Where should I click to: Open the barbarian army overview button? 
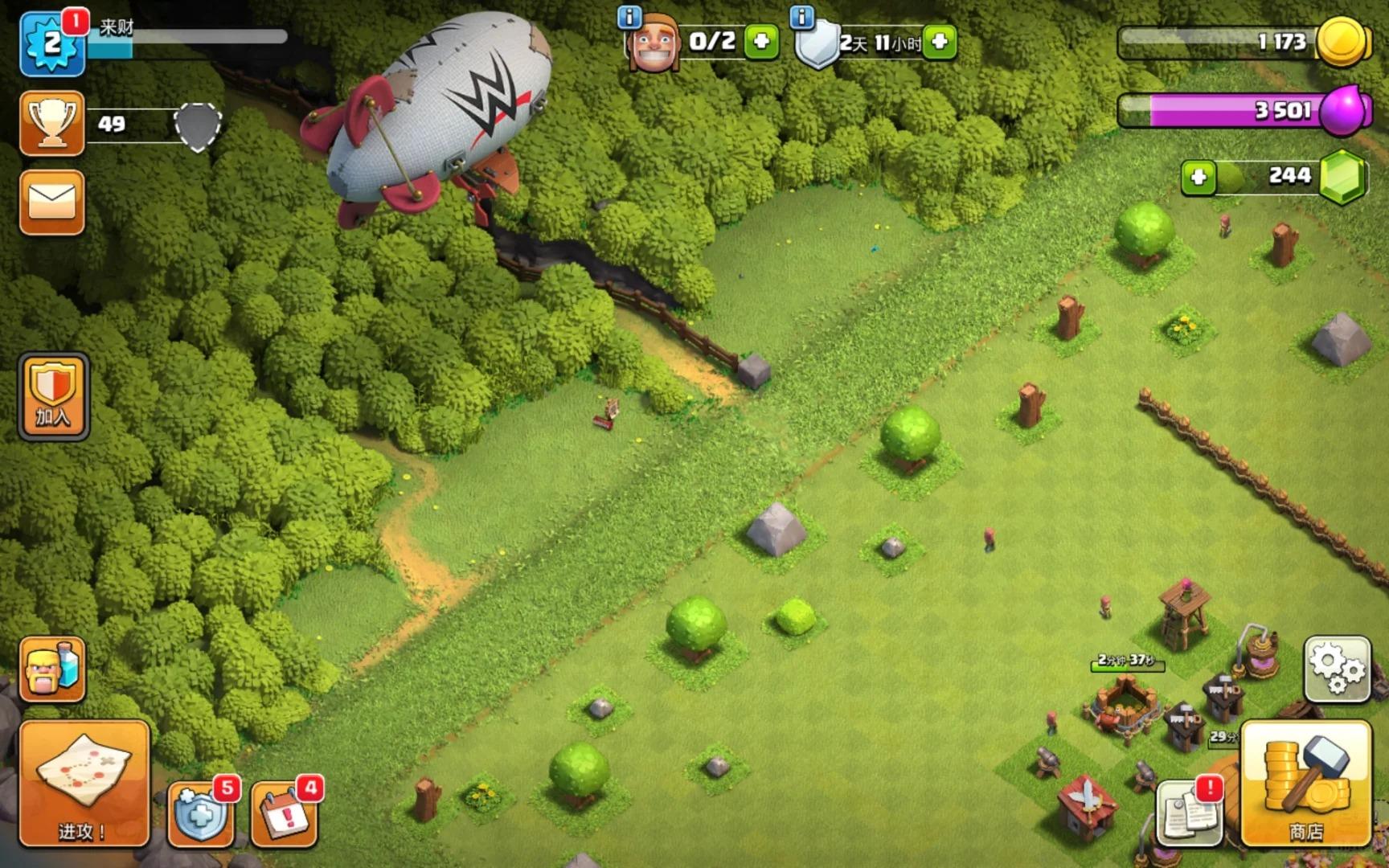tap(52, 669)
